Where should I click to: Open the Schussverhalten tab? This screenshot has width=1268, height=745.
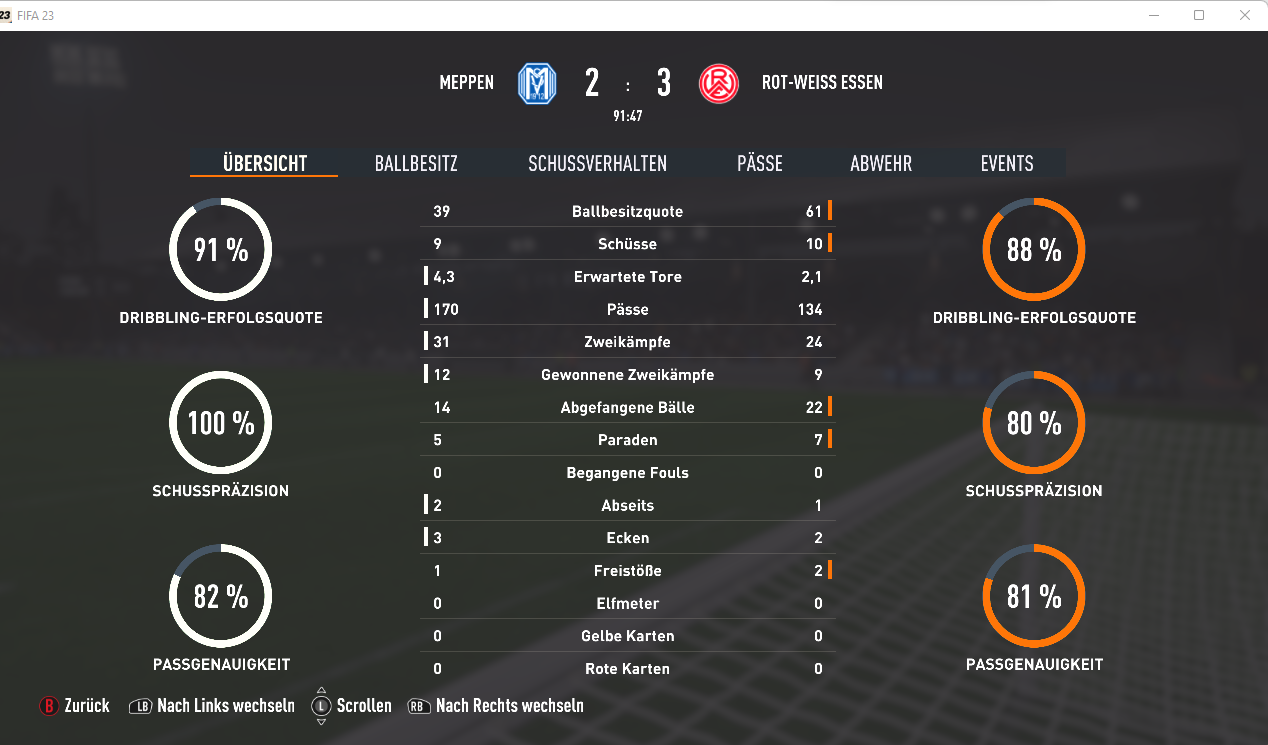[597, 164]
